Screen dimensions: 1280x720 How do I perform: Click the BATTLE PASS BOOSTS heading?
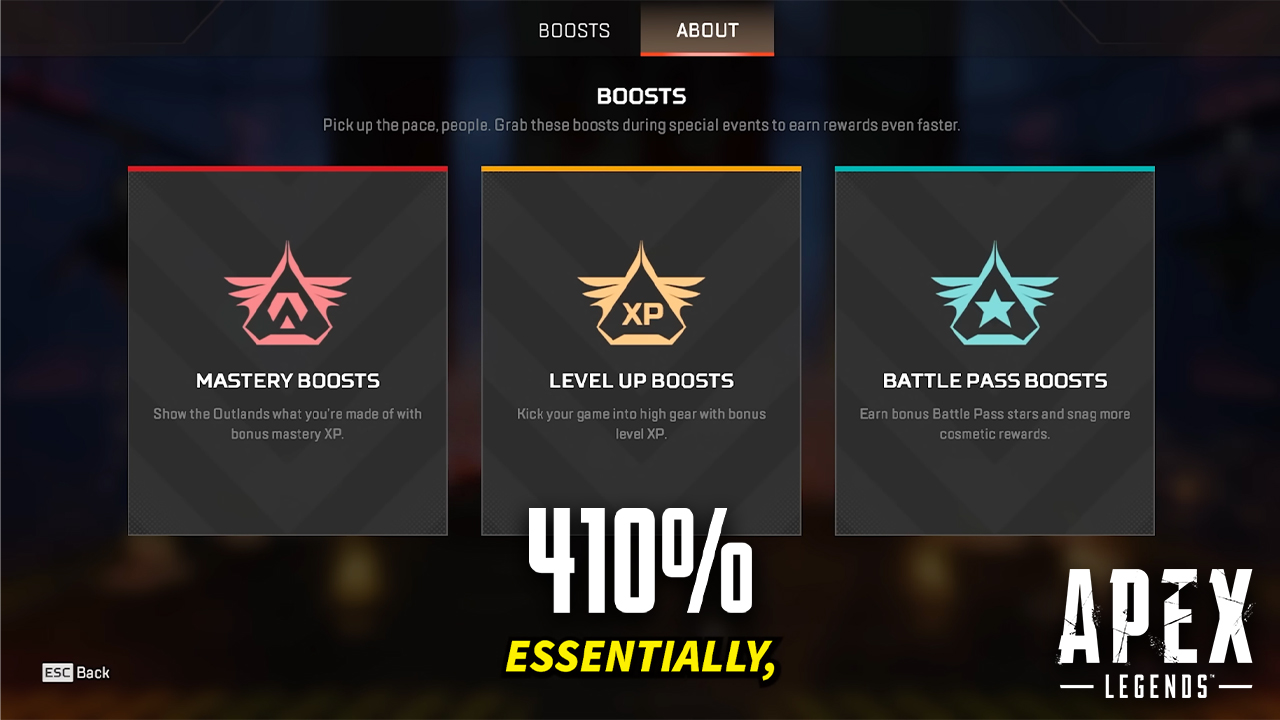pos(995,381)
